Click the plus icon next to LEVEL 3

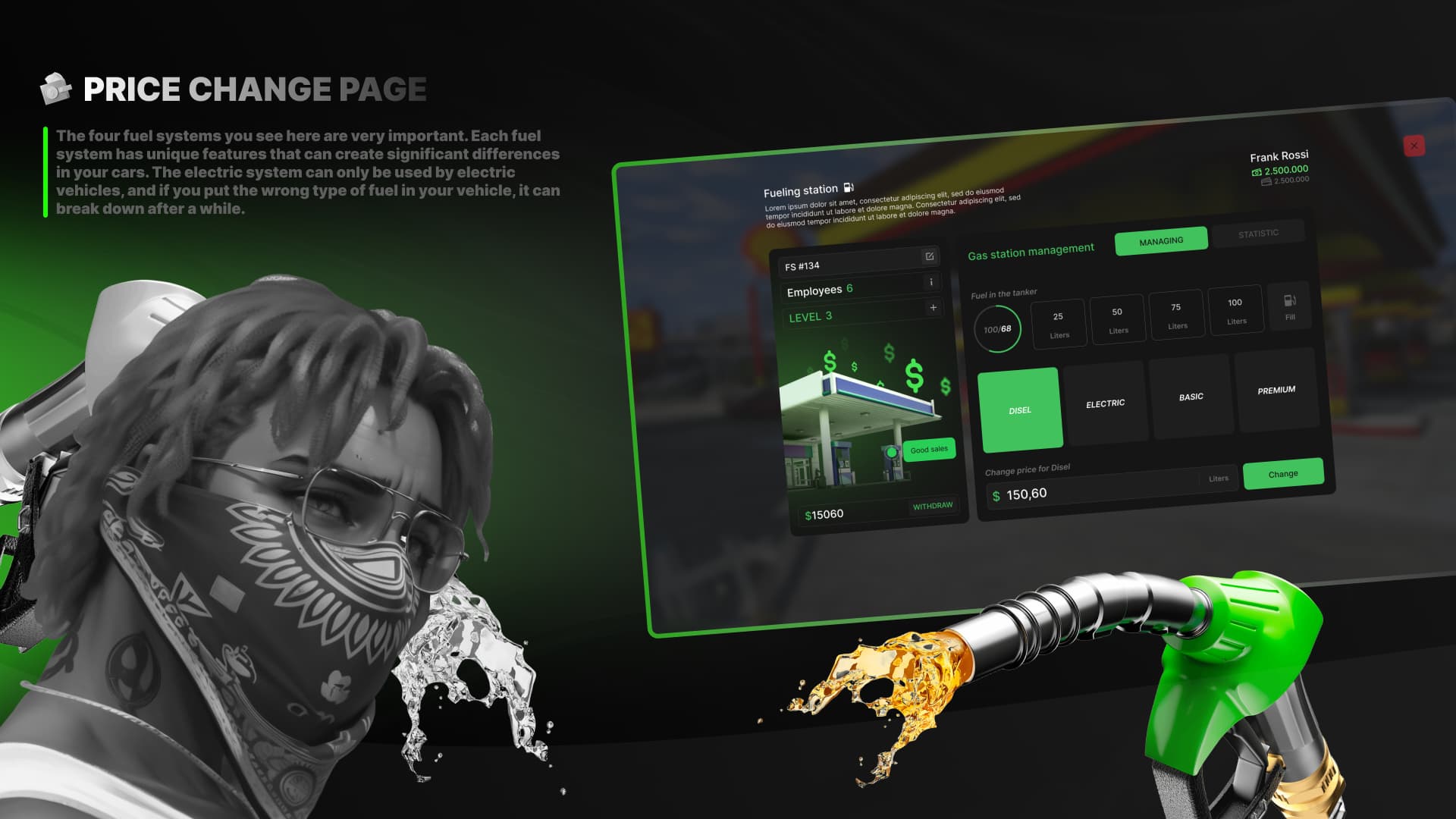pyautogui.click(x=932, y=308)
